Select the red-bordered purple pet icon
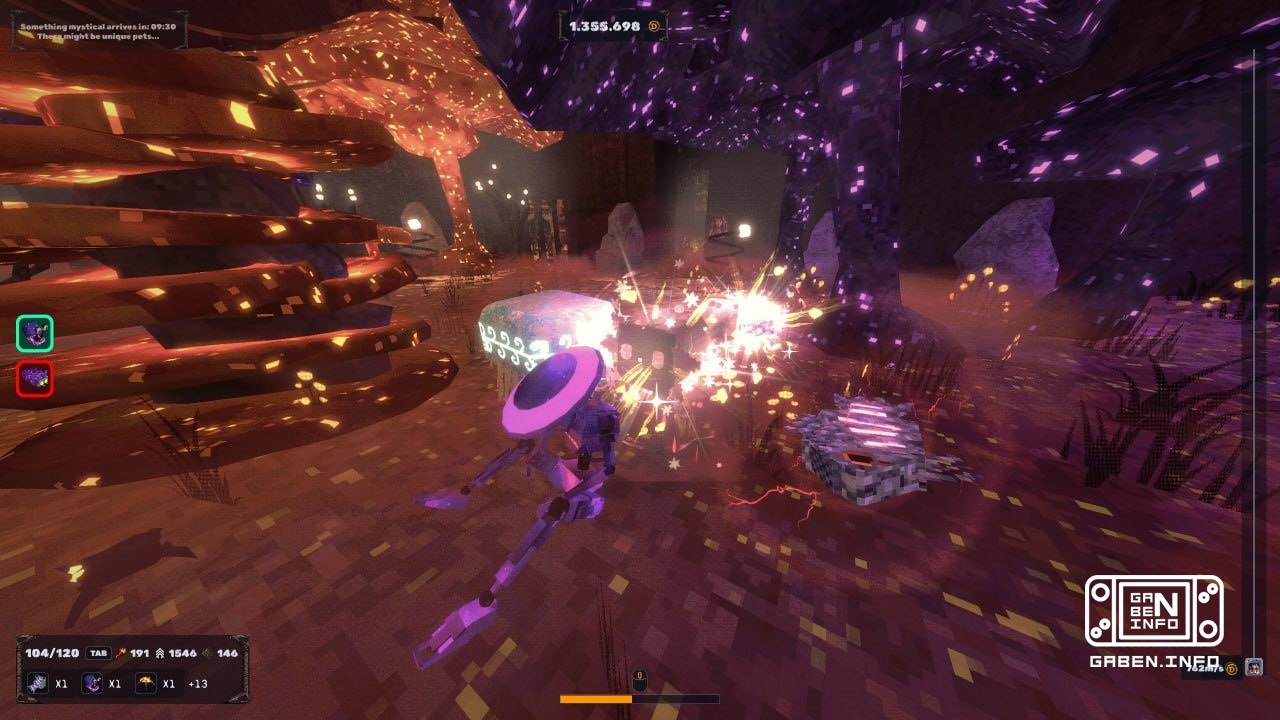 (x=35, y=379)
